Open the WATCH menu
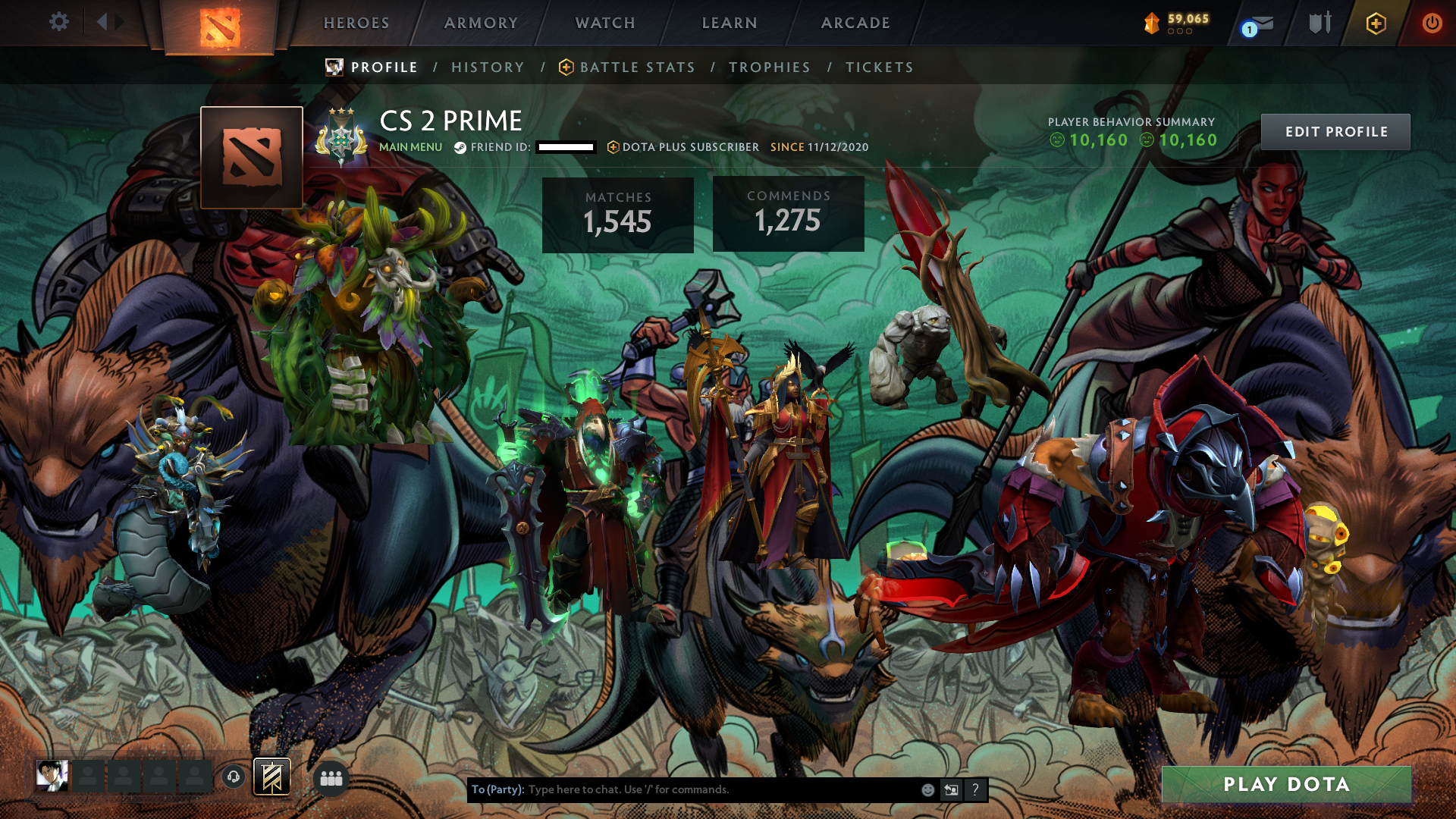The width and height of the screenshot is (1456, 819). [604, 23]
